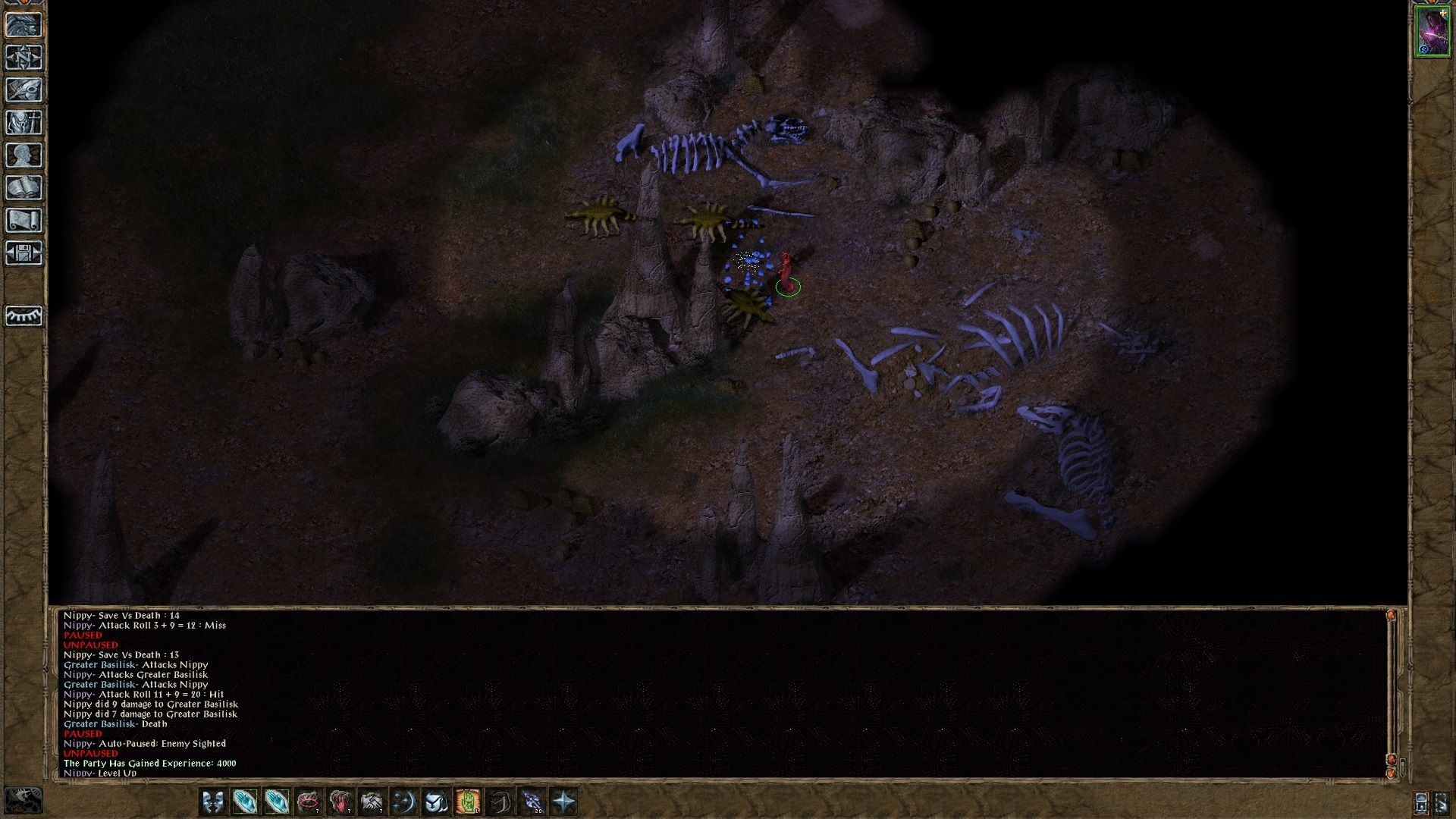Open the Map via the compass icon
The width and height of the screenshot is (1456, 819).
(x=24, y=58)
